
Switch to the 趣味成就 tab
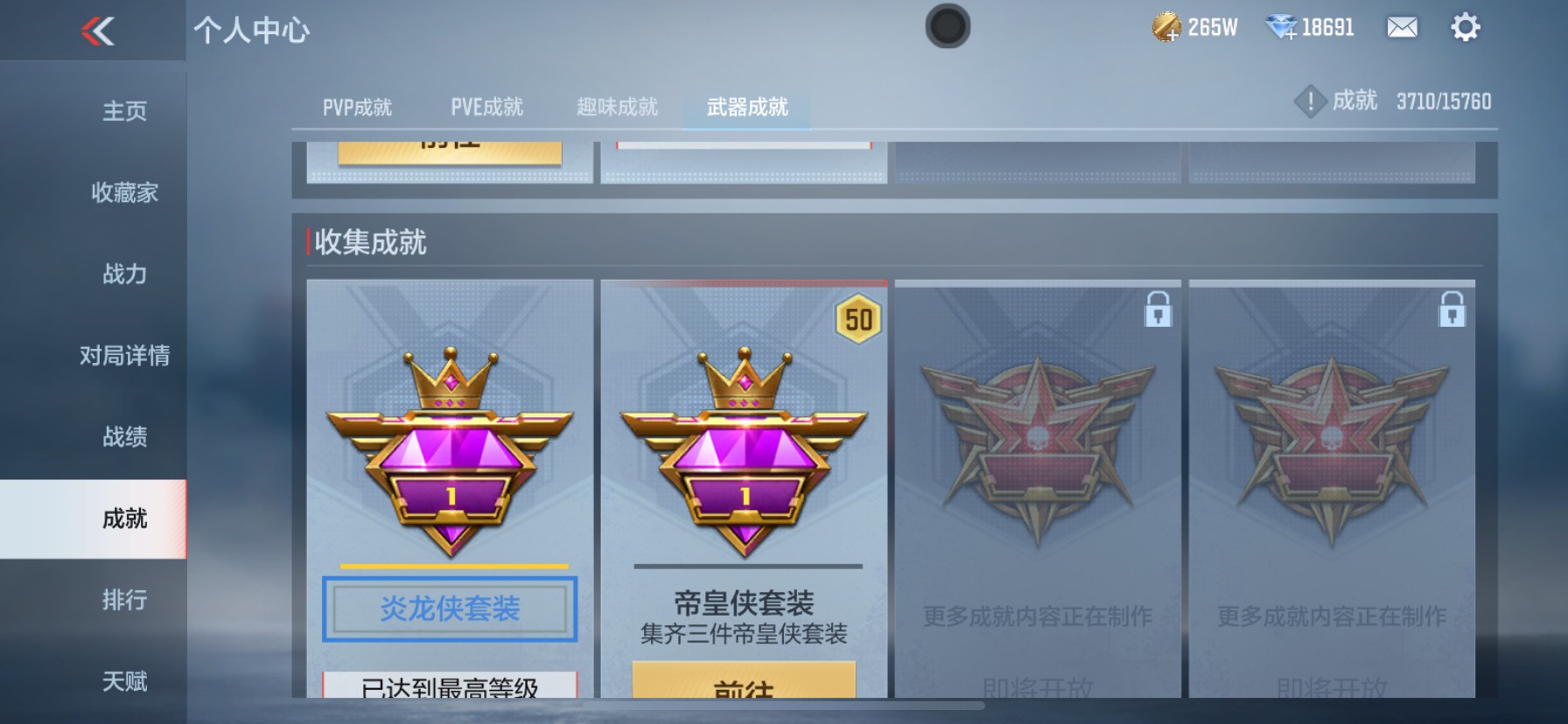point(617,107)
